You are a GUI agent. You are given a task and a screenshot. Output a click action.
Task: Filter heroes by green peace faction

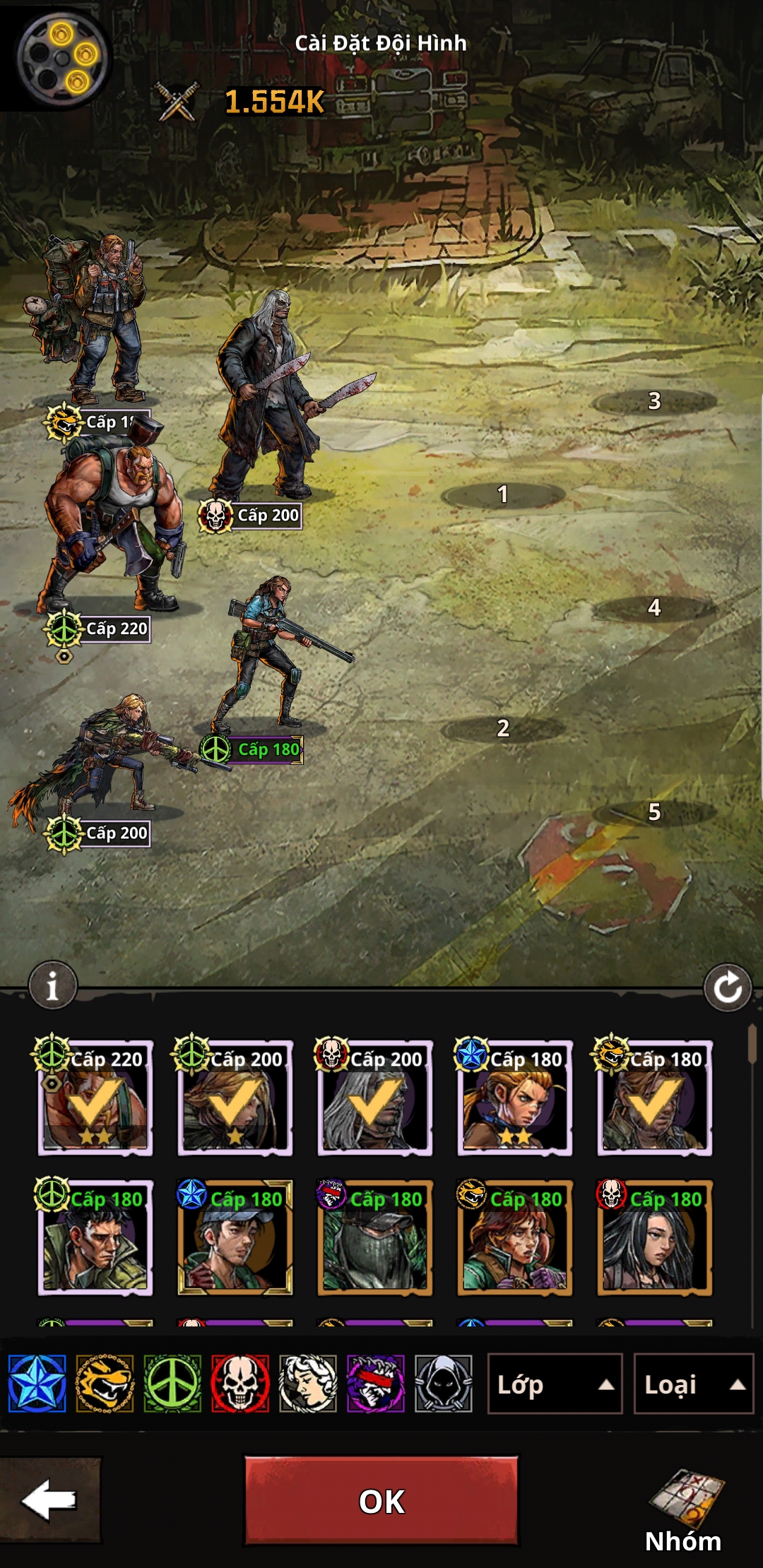[x=172, y=1384]
